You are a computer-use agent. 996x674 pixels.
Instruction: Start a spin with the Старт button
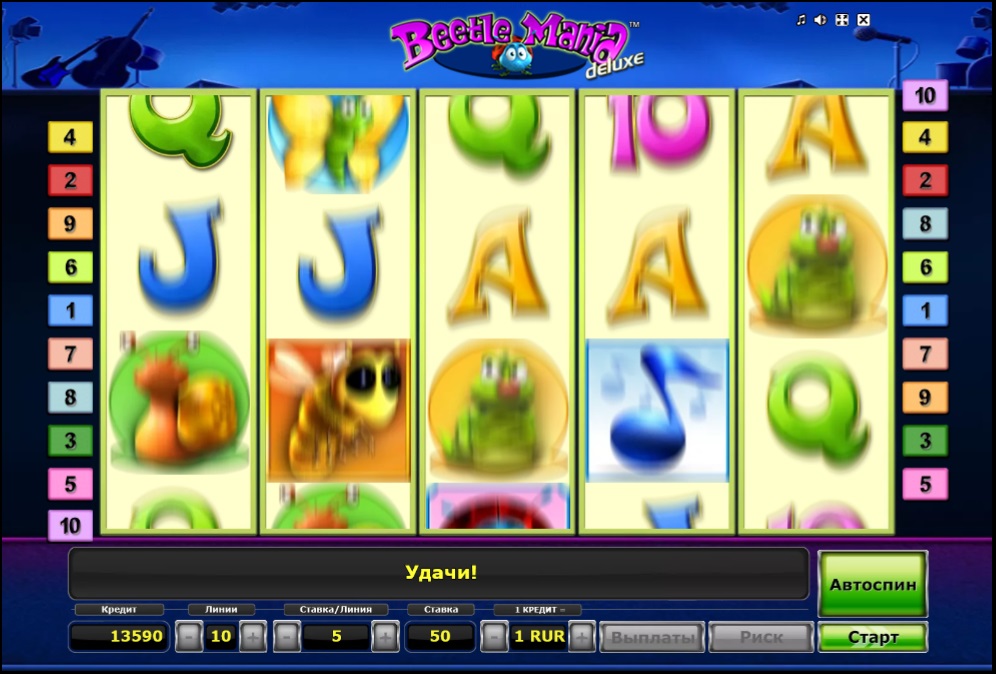872,637
